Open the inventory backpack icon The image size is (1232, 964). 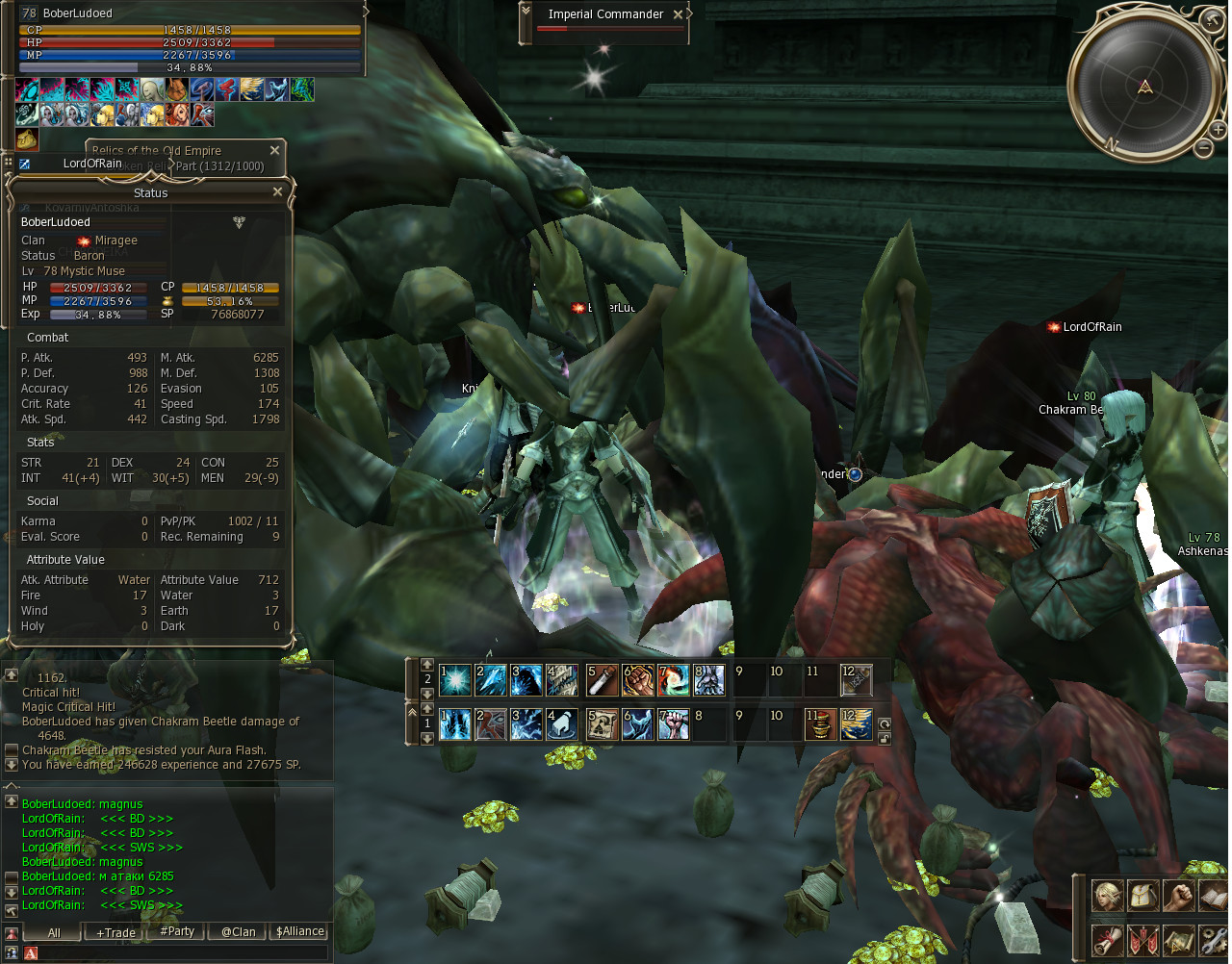point(1142,896)
